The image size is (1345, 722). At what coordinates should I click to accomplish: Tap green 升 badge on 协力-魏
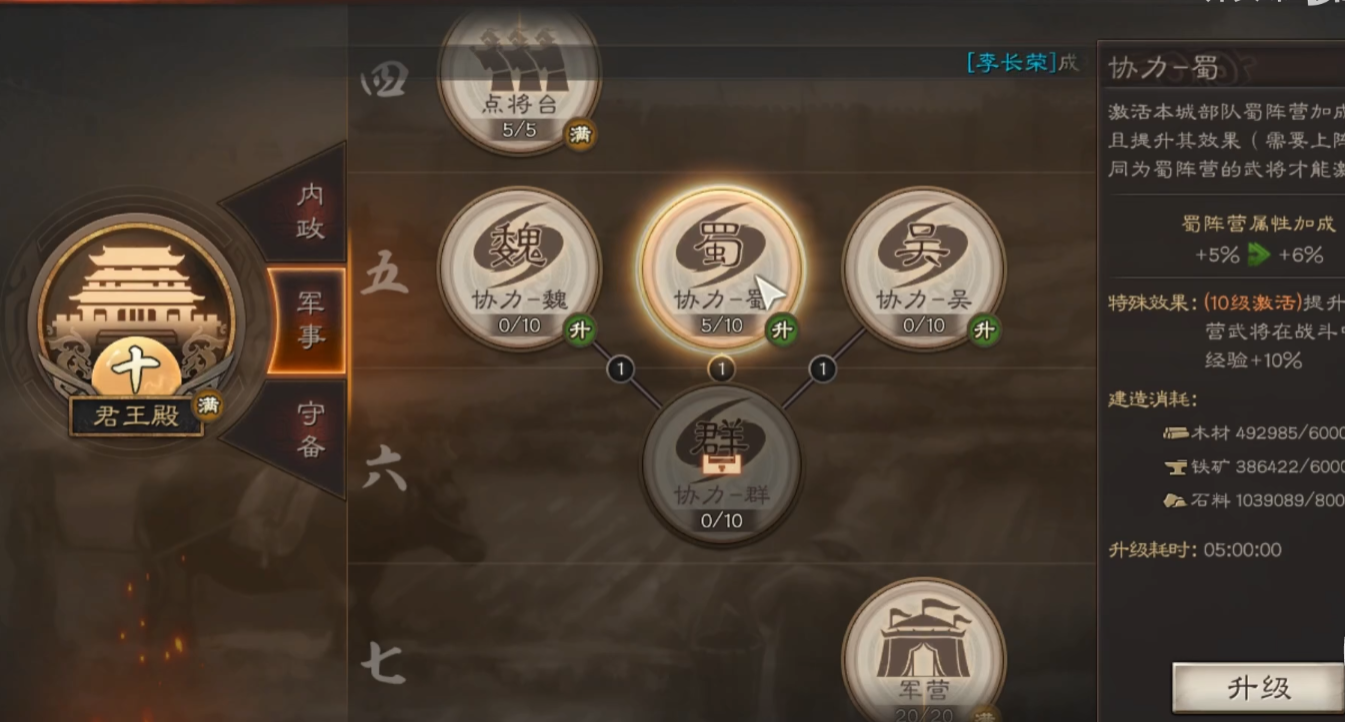coord(580,329)
